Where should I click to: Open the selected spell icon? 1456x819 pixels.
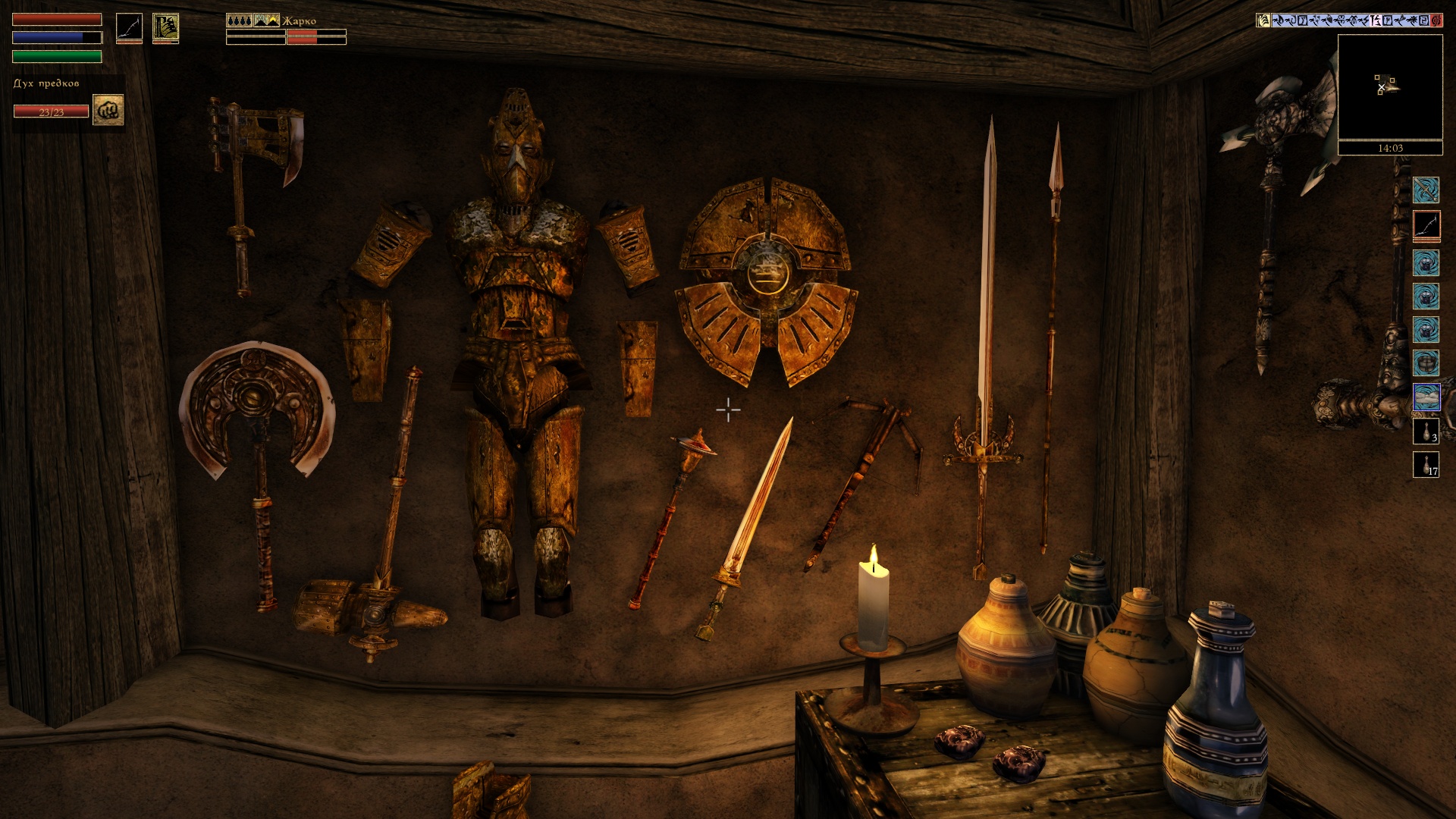165,28
